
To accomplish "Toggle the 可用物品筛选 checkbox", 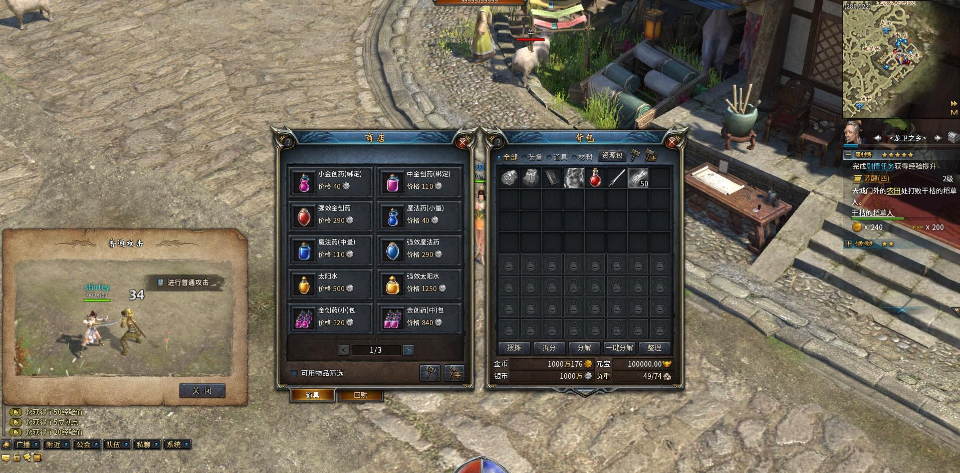I will point(292,373).
